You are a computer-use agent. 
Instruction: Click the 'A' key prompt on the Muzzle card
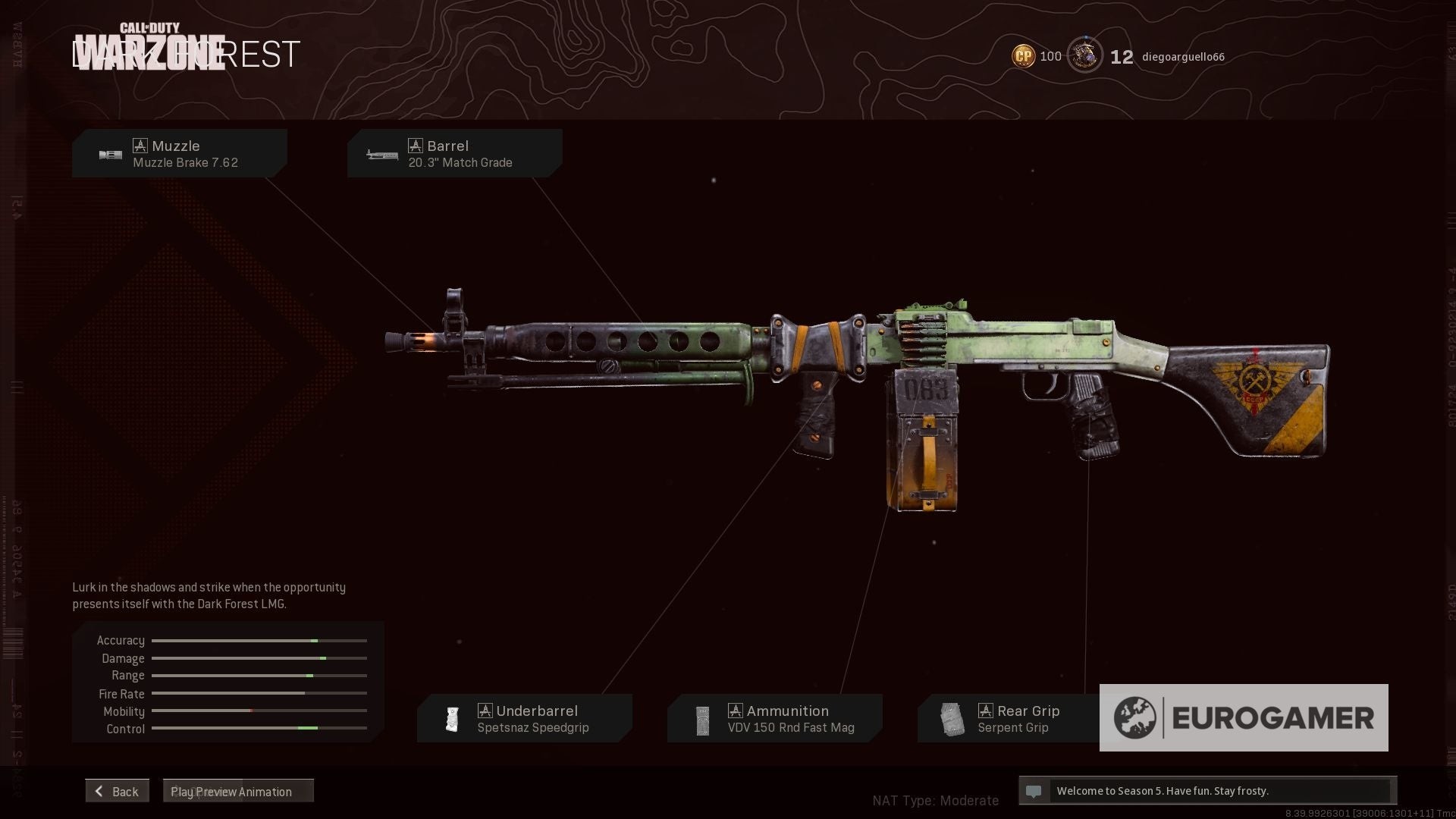(140, 145)
